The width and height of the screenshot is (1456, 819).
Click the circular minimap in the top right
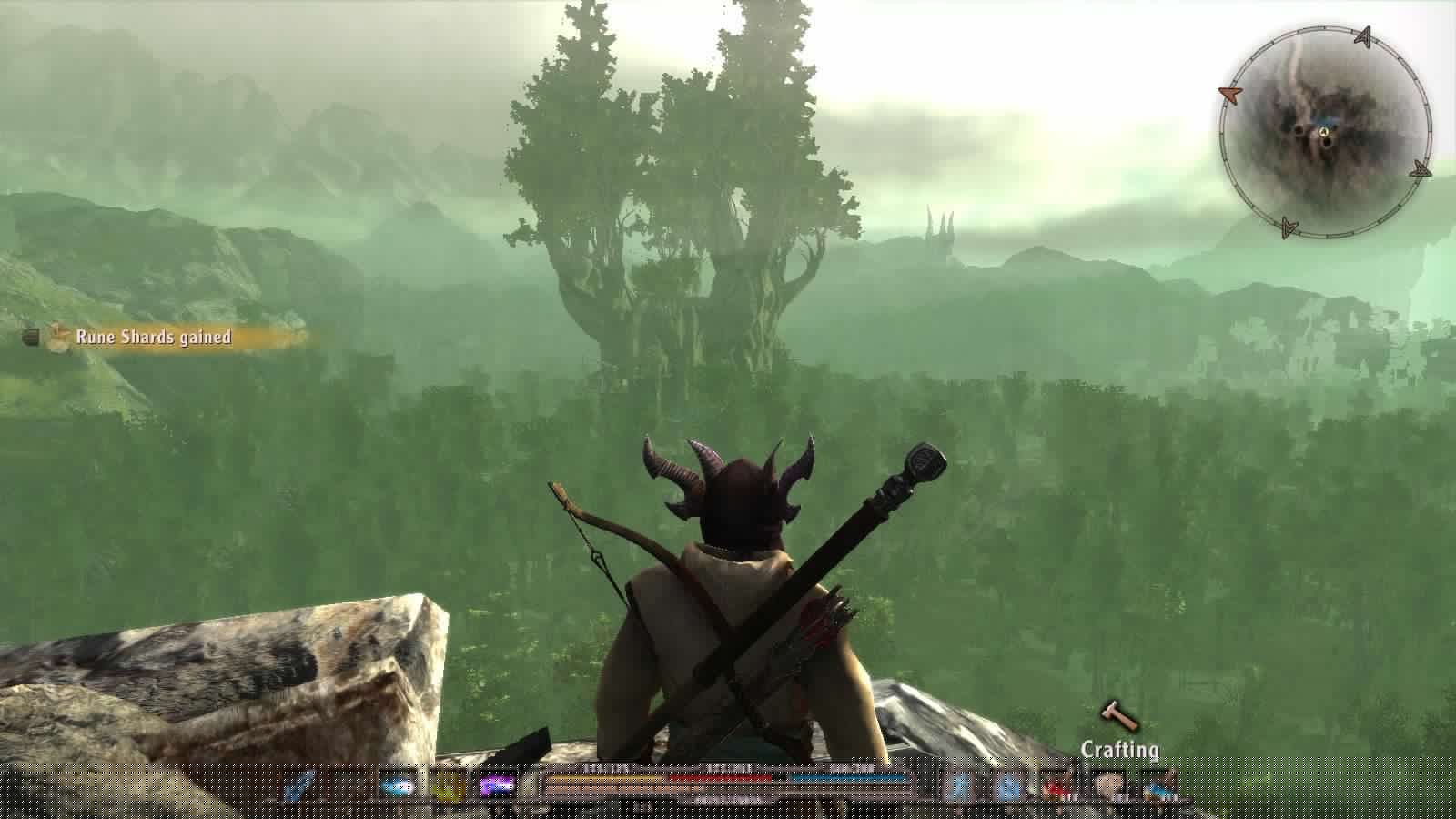point(1319,134)
